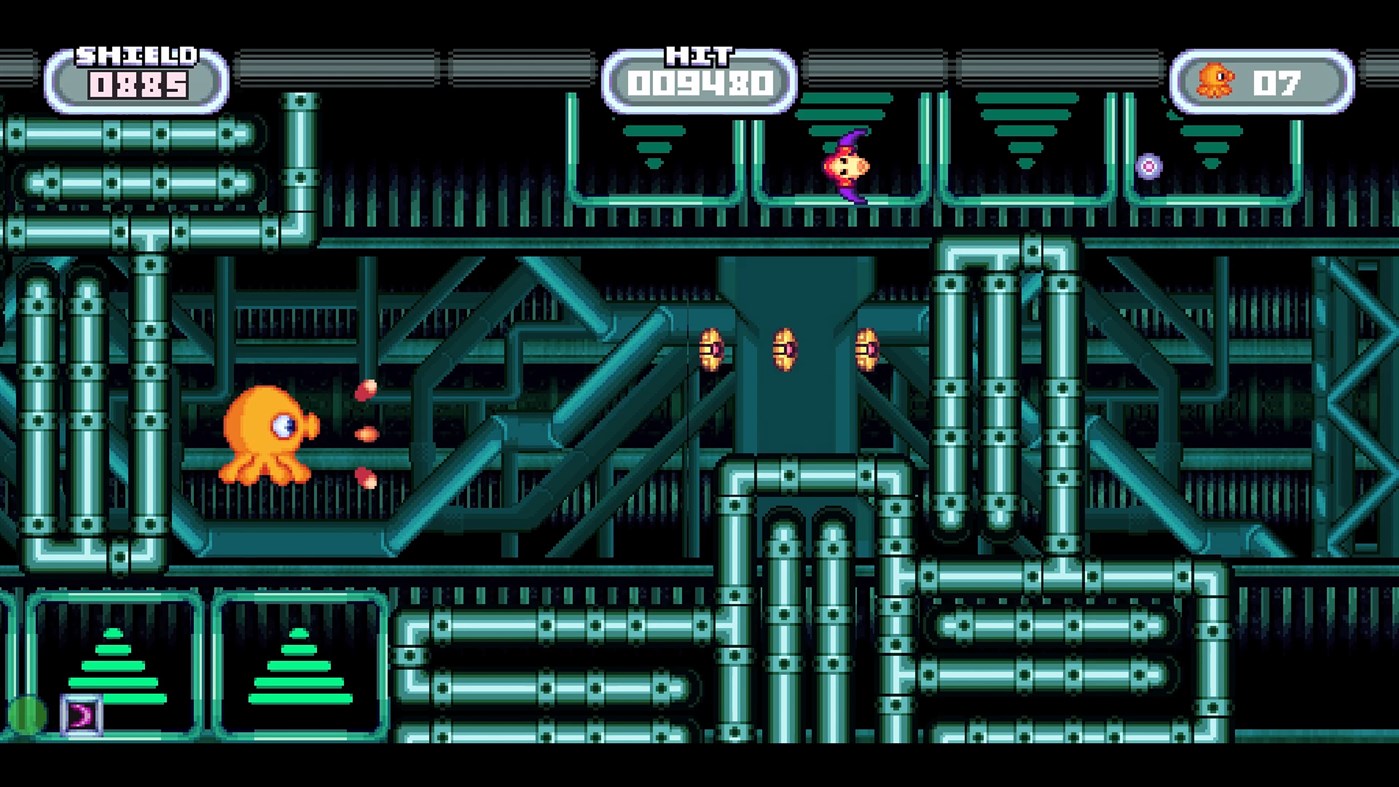Toggle the green orb near bottom-left pipe
The width and height of the screenshot is (1399, 787).
(x=31, y=712)
